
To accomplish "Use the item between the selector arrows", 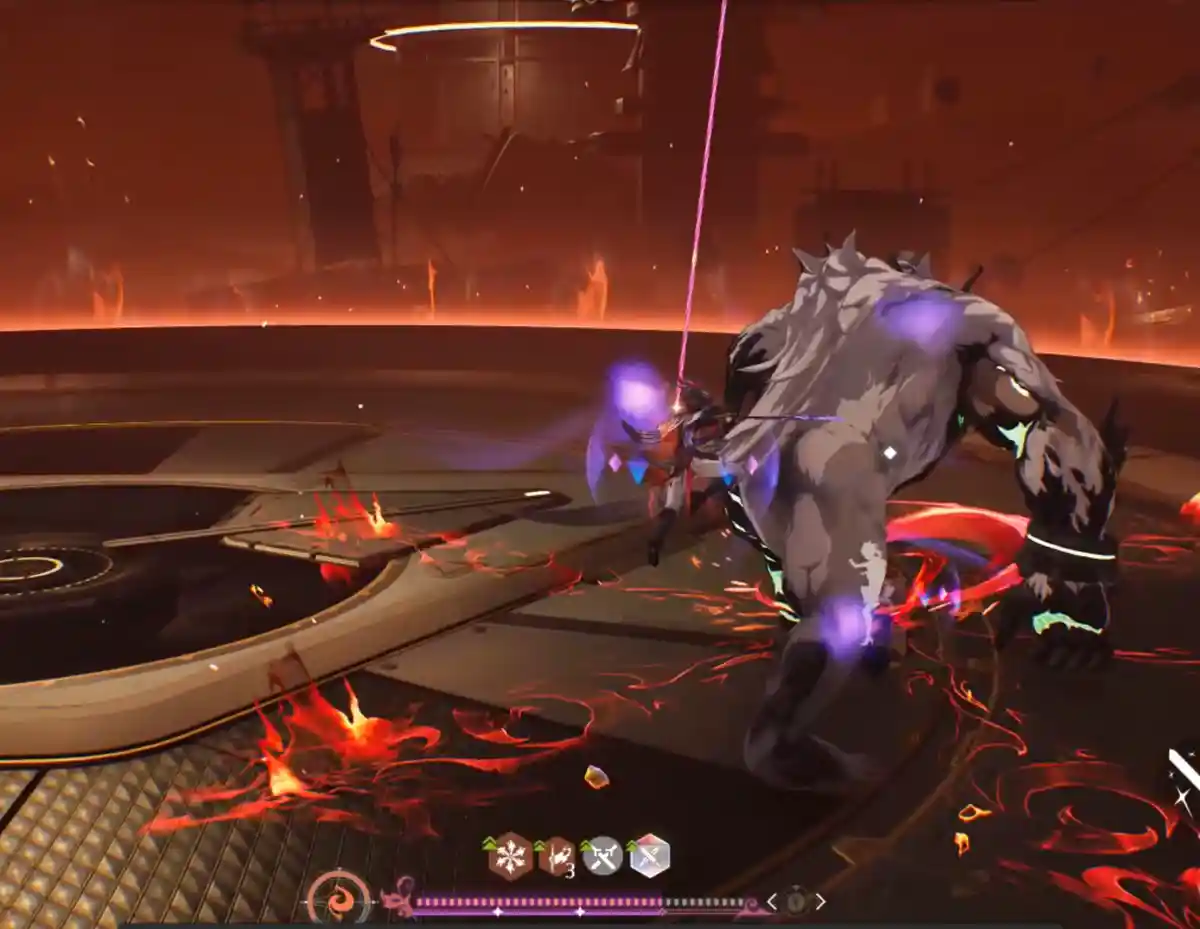I will coord(796,901).
